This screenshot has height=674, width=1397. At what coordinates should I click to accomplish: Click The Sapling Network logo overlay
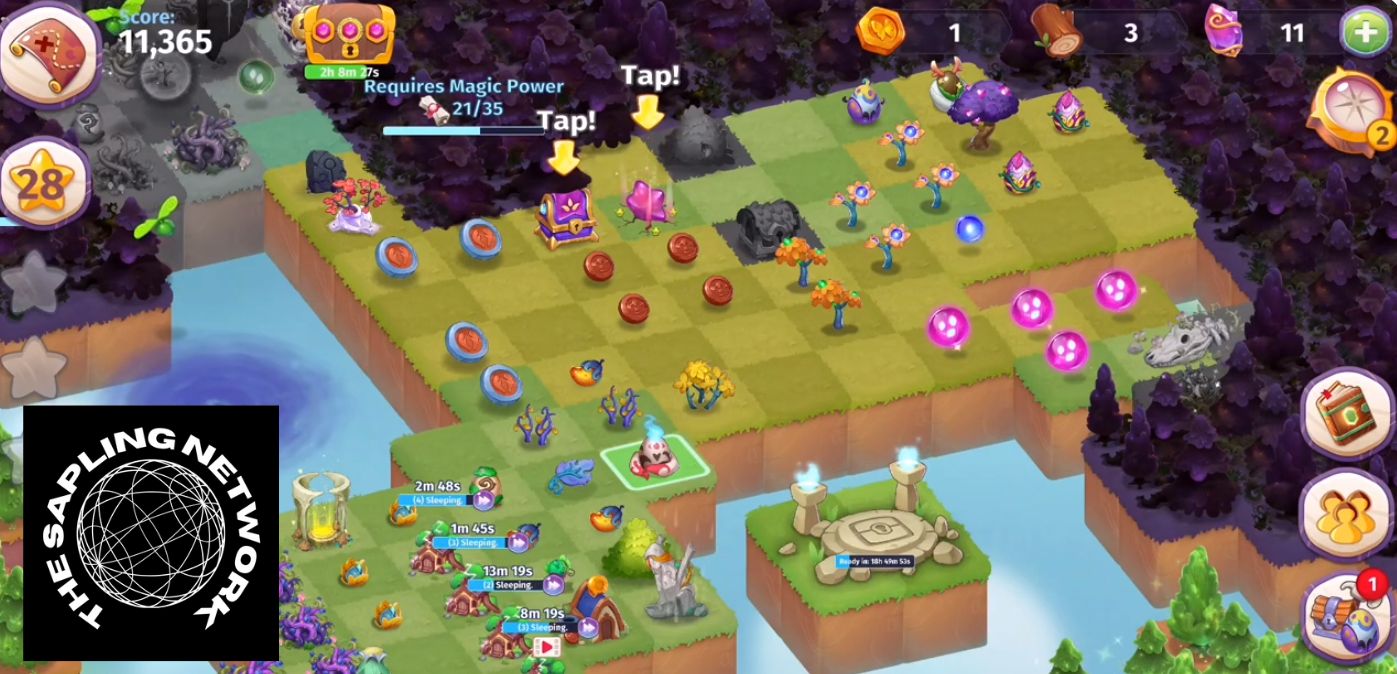pos(151,533)
